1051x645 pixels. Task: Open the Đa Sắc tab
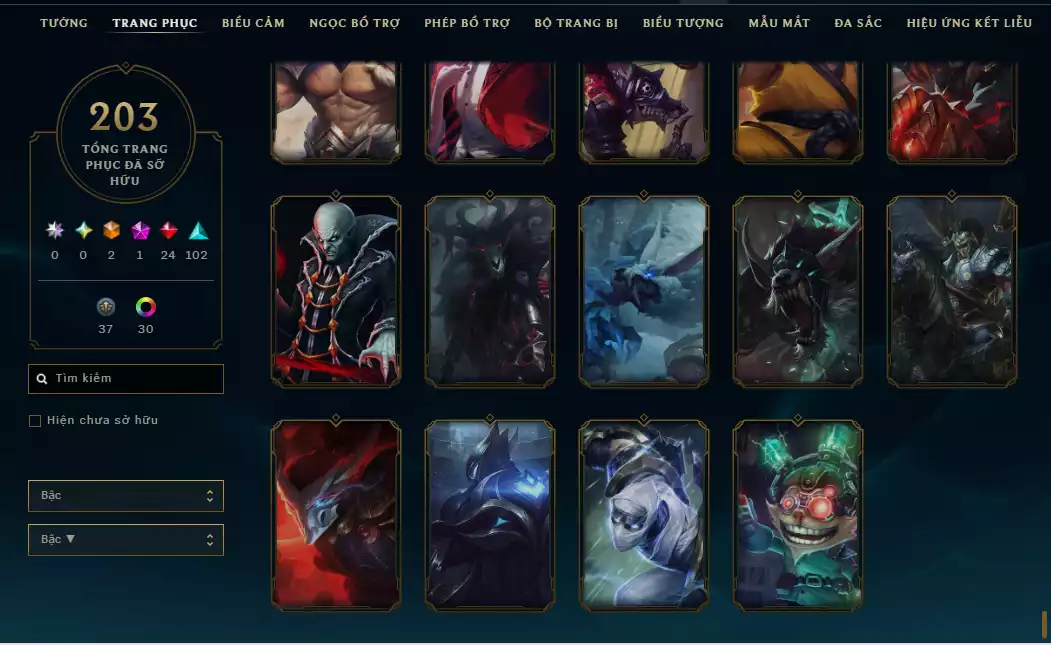858,23
